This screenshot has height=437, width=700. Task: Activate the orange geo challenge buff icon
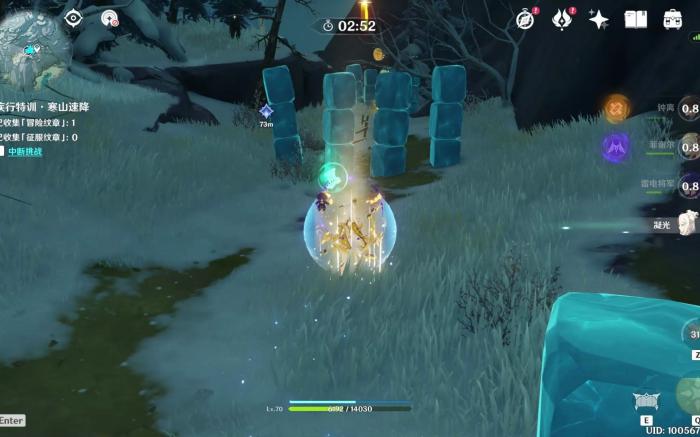(x=617, y=108)
